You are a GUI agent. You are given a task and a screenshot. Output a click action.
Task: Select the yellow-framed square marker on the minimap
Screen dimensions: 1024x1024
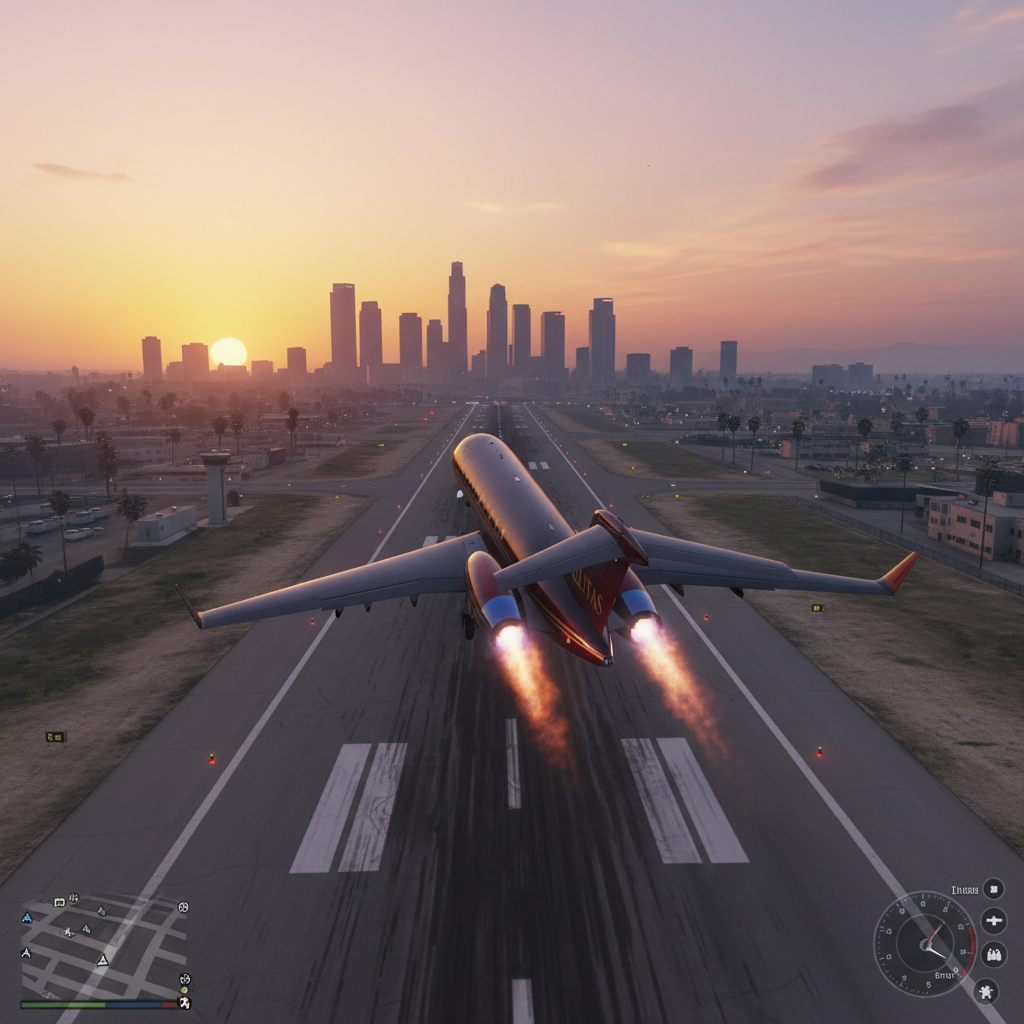[x=59, y=902]
